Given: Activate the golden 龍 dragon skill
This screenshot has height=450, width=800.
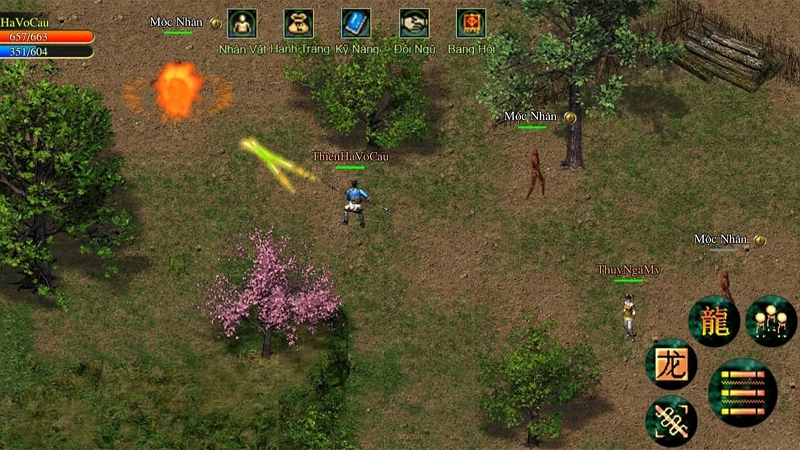Looking at the screenshot, I should tap(714, 322).
